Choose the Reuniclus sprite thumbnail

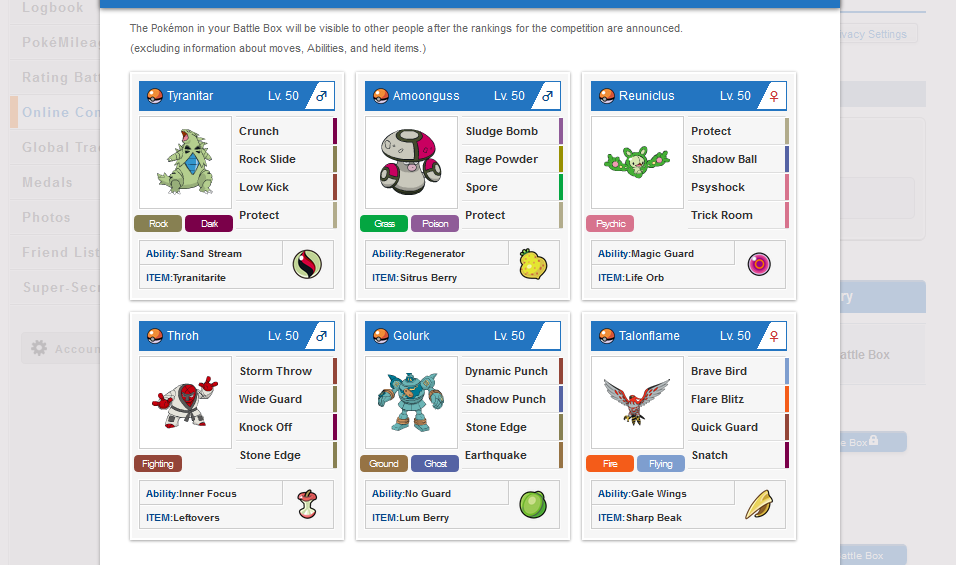[637, 163]
